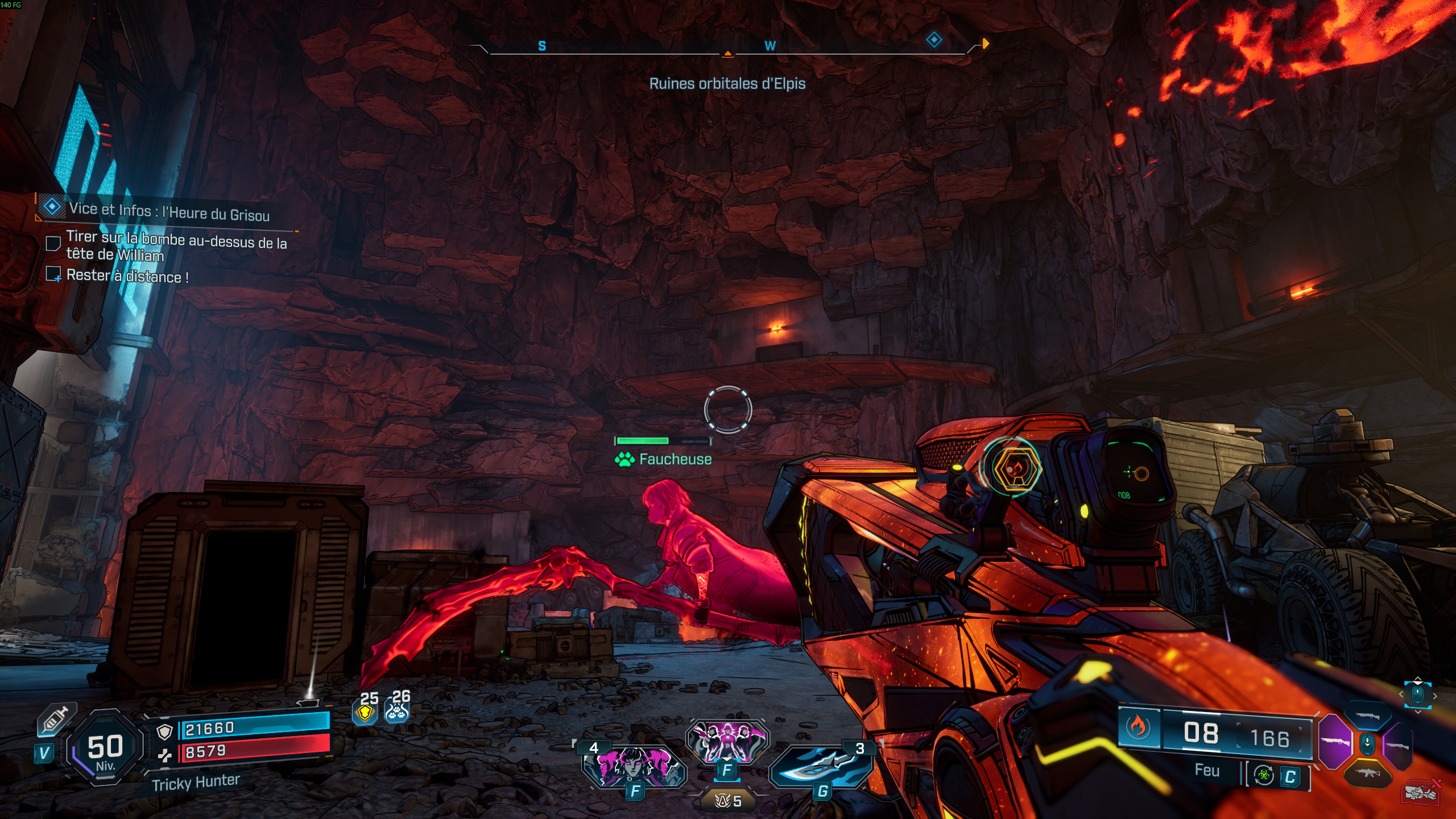Select the highlighted purple shotgun weapon slot
The height and width of the screenshot is (819, 1456).
(x=1335, y=742)
